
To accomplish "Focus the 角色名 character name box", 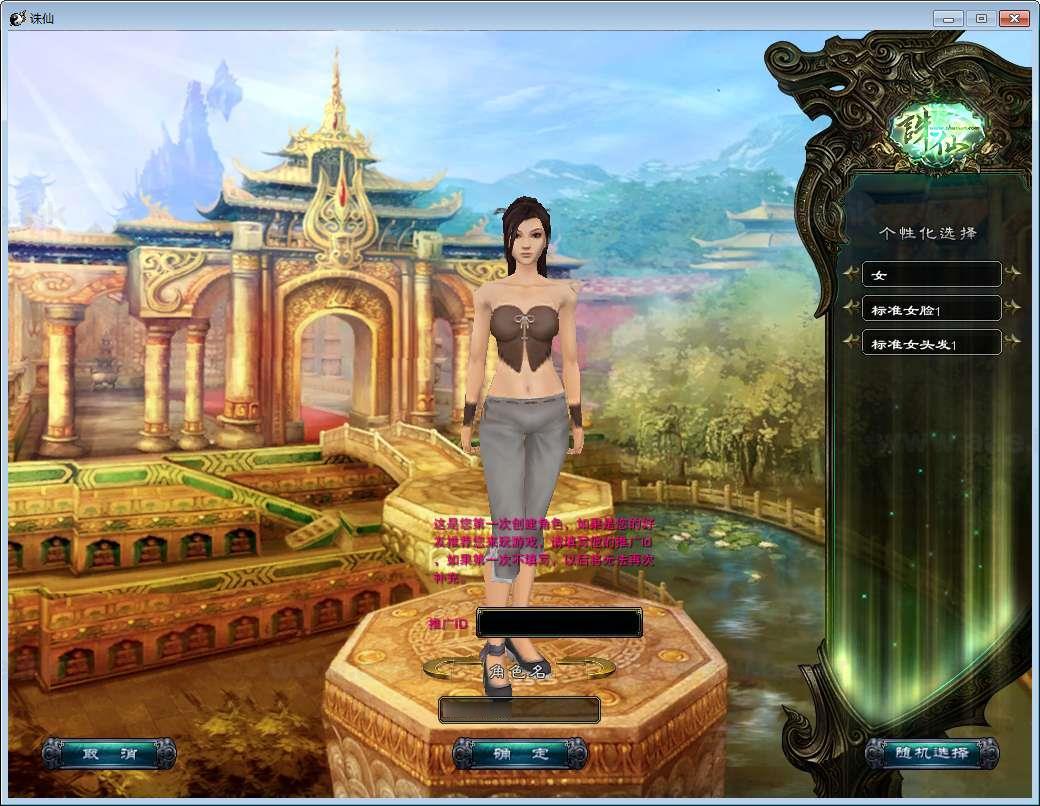I will click(519, 710).
